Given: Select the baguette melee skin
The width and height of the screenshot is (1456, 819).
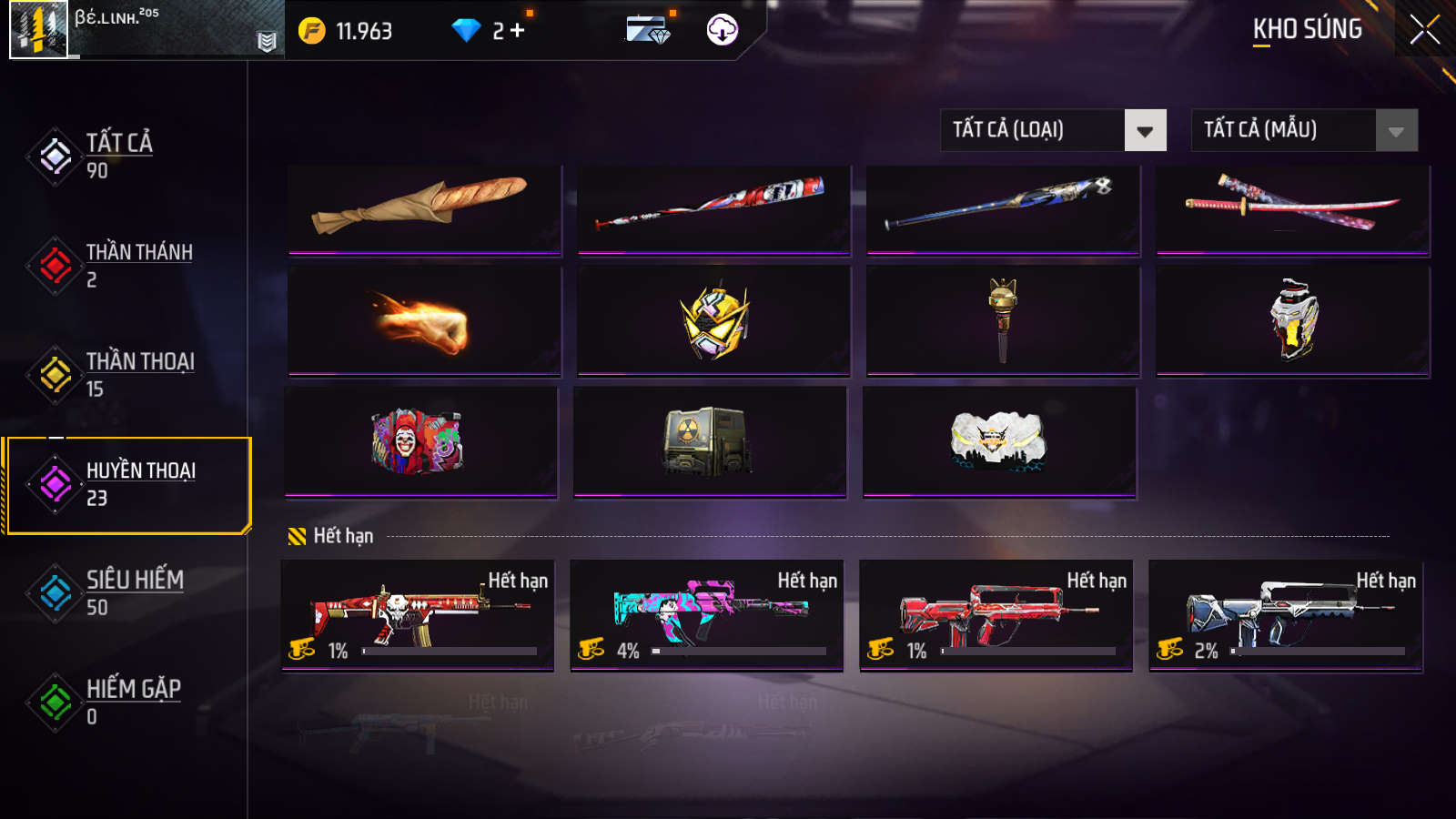Looking at the screenshot, I should click(424, 208).
